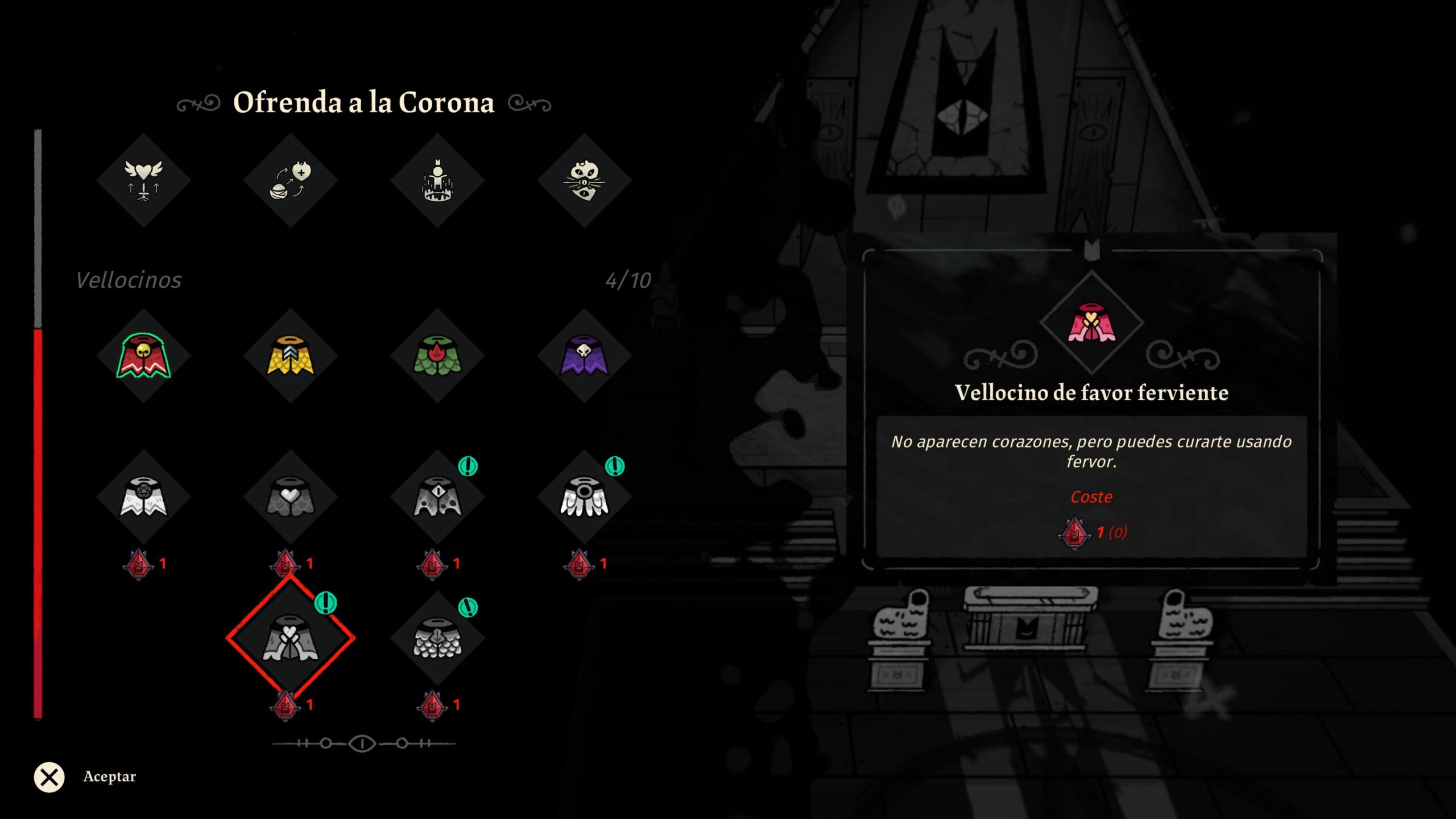Viewport: 1456px width, 819px height.
Task: Equip the red fleece with golden skull
Action: (x=143, y=356)
